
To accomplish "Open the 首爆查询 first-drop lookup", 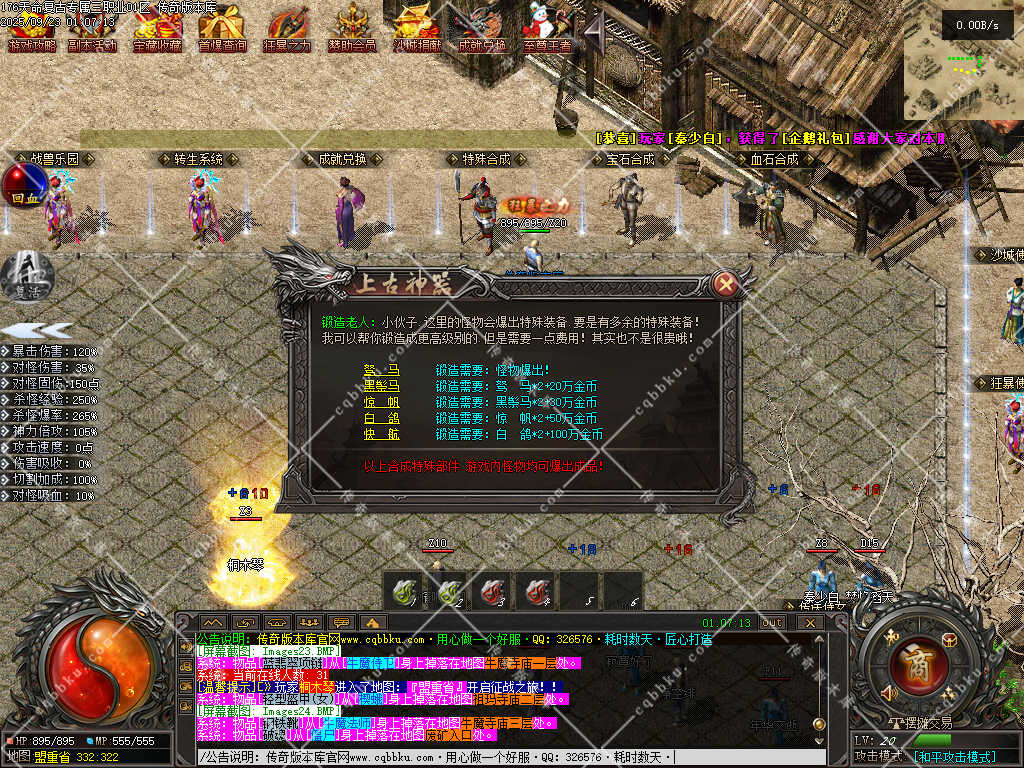I will pyautogui.click(x=222, y=28).
